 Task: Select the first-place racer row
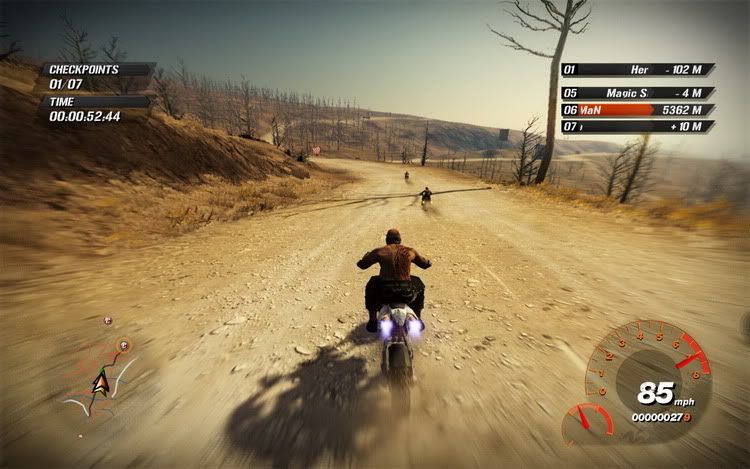637,70
